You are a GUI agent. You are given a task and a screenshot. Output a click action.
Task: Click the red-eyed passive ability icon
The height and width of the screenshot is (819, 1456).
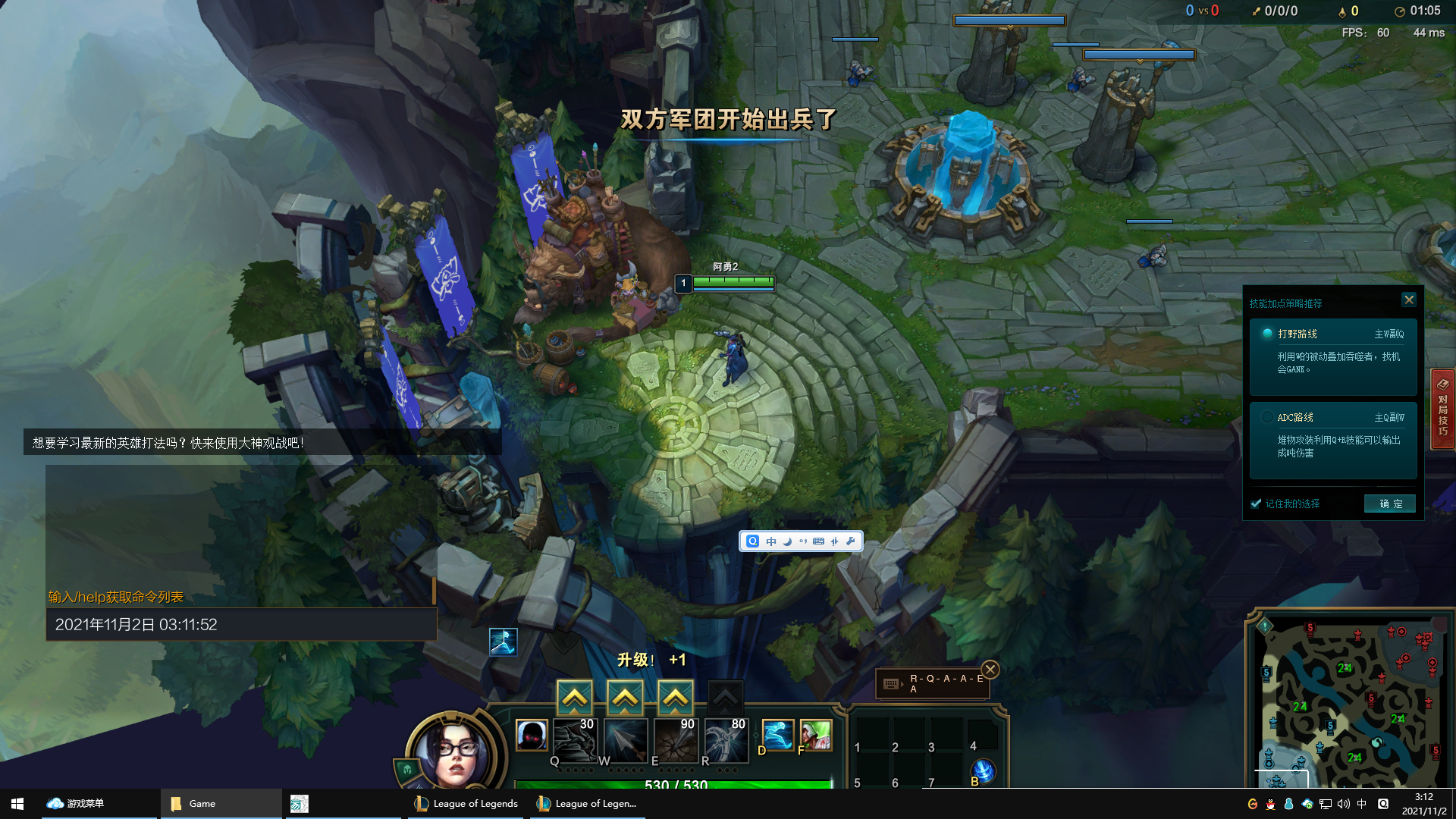click(x=531, y=735)
